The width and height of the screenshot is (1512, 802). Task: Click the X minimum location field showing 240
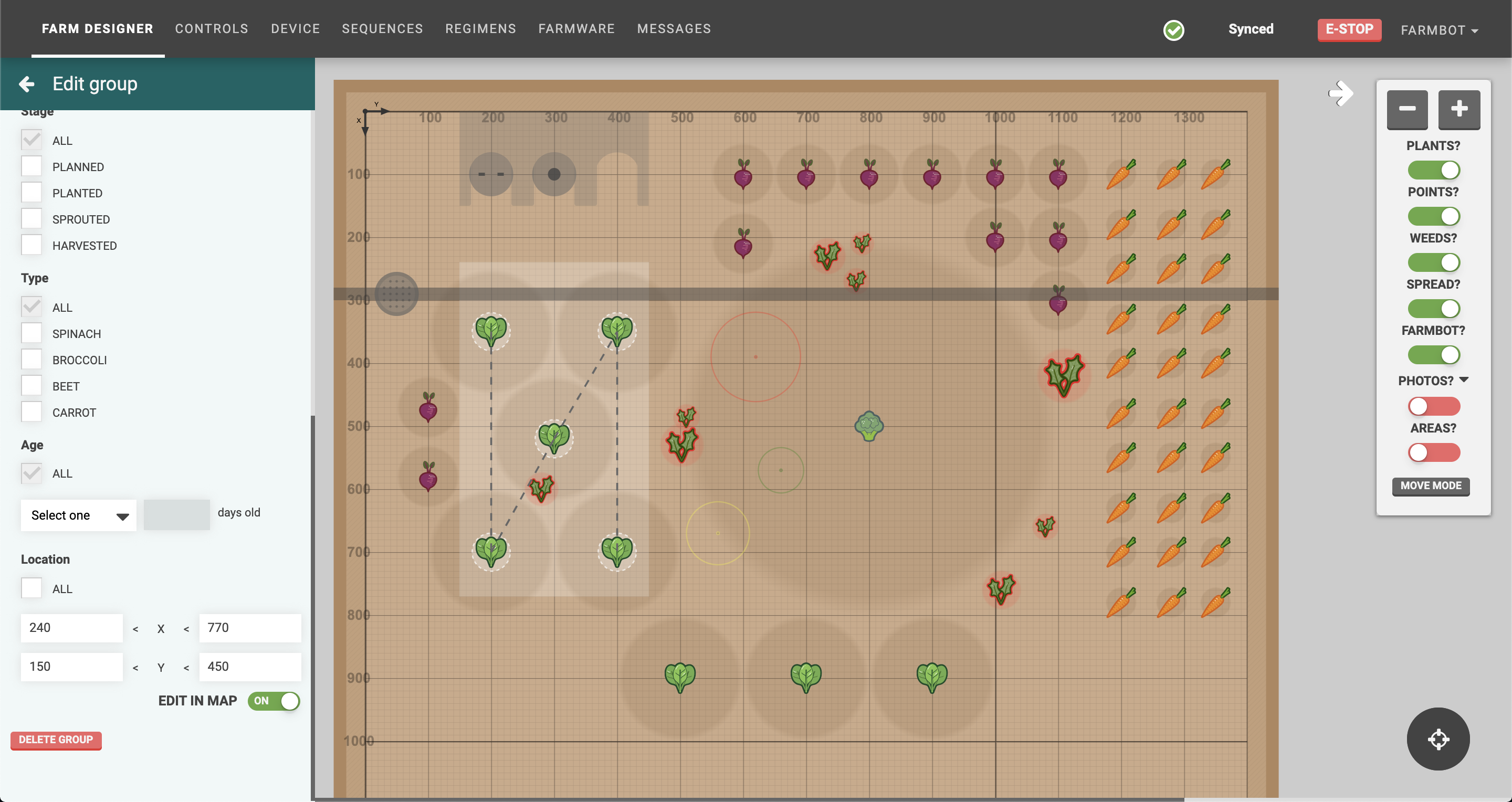click(x=71, y=628)
